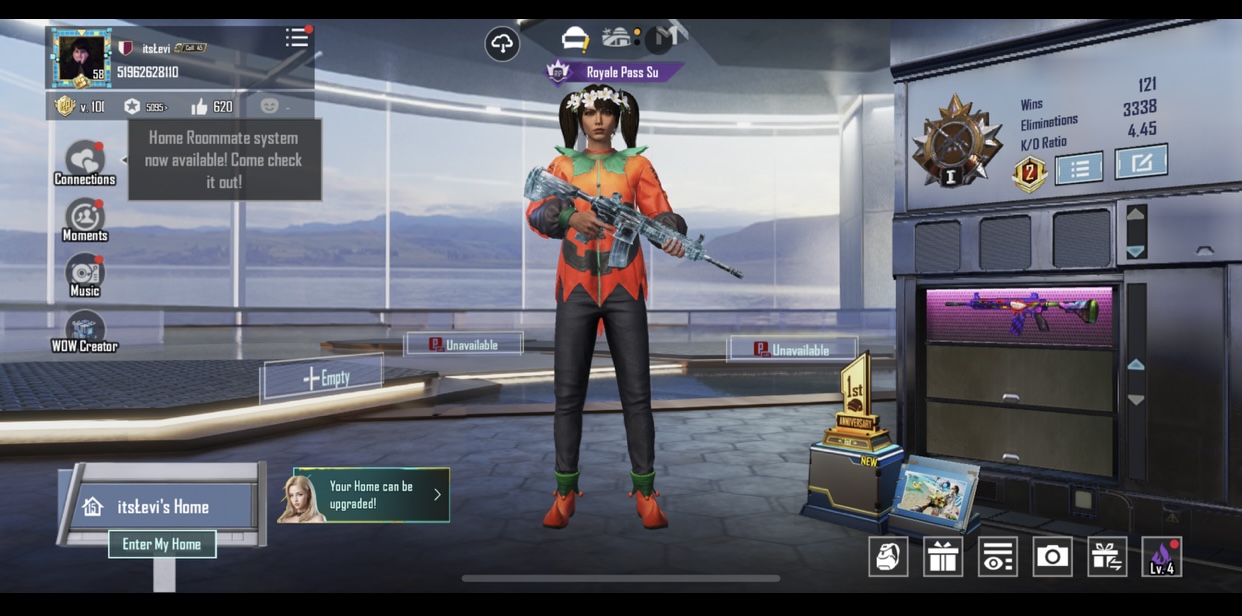Open the Moments feed

pyautogui.click(x=85, y=219)
